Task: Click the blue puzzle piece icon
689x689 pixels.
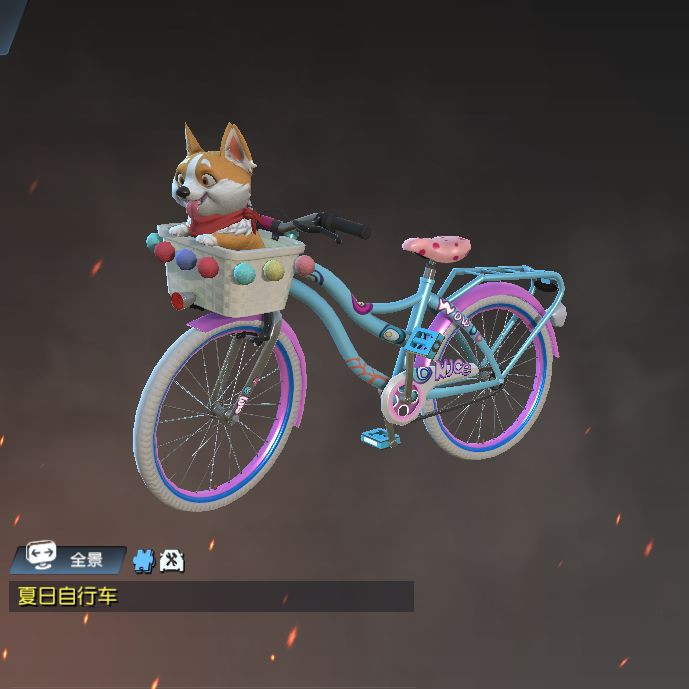Action: [145, 560]
